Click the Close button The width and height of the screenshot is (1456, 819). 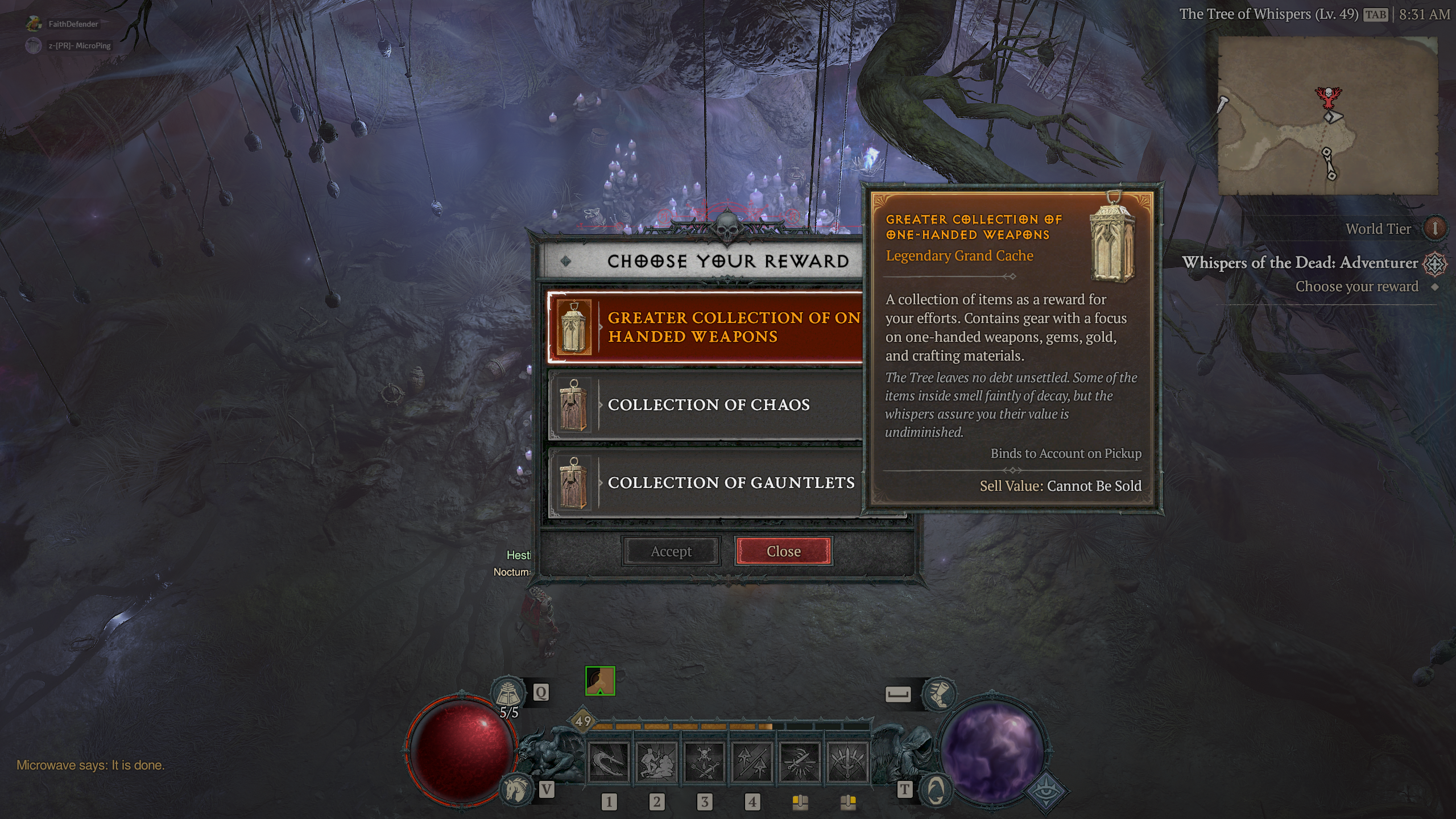tap(783, 551)
